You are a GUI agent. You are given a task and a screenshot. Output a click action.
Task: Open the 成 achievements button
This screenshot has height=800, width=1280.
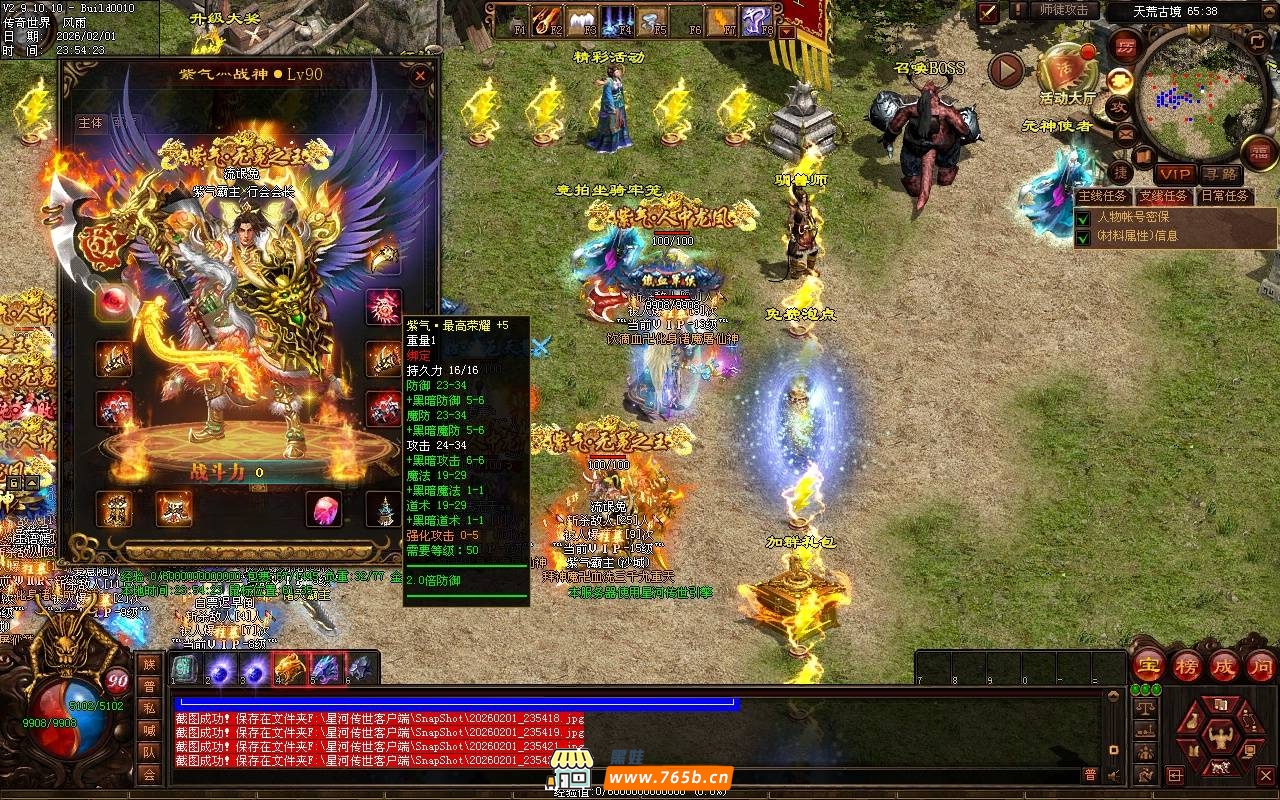1224,666
